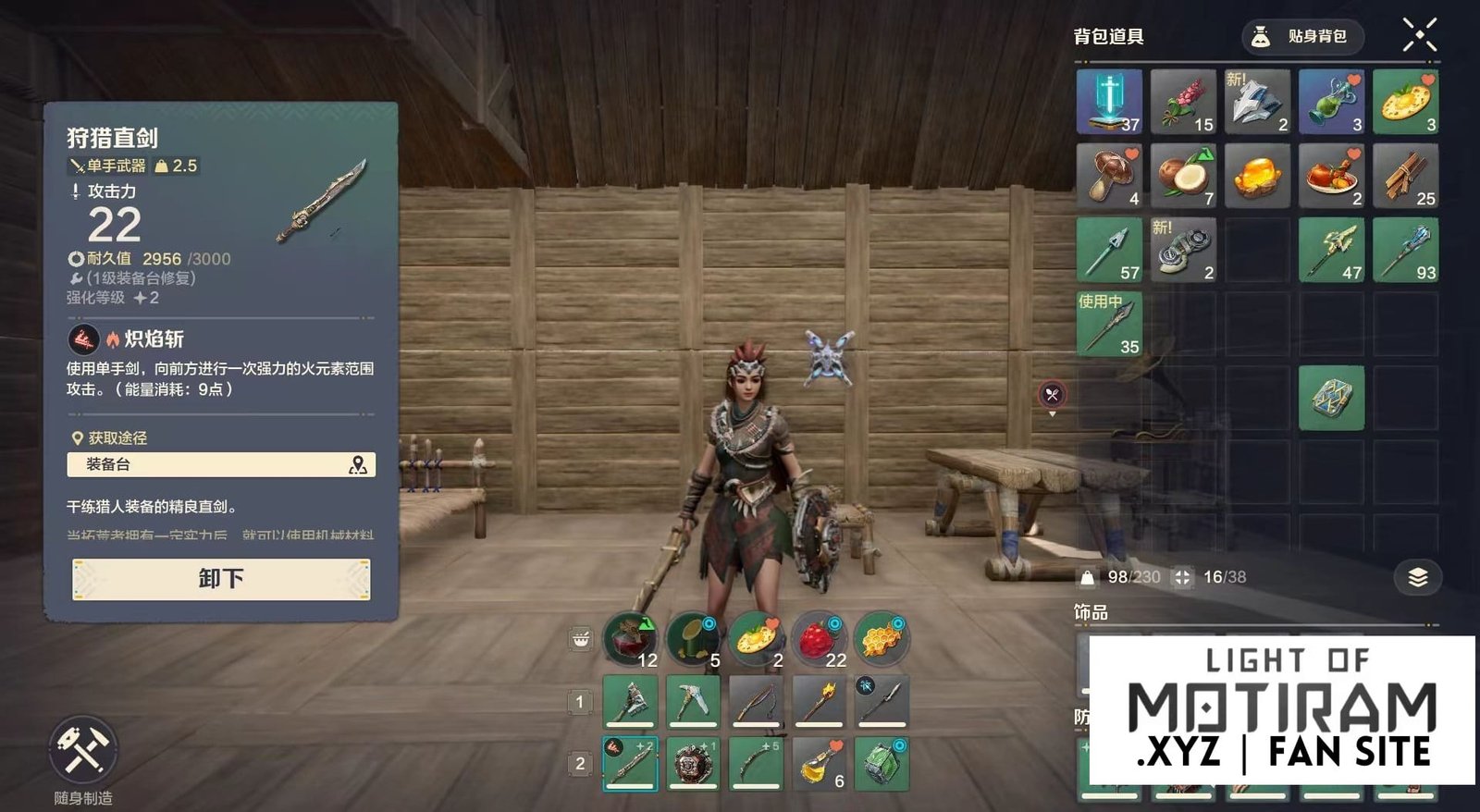Select the glowing blue sword item
1480x812 pixels.
(1109, 101)
